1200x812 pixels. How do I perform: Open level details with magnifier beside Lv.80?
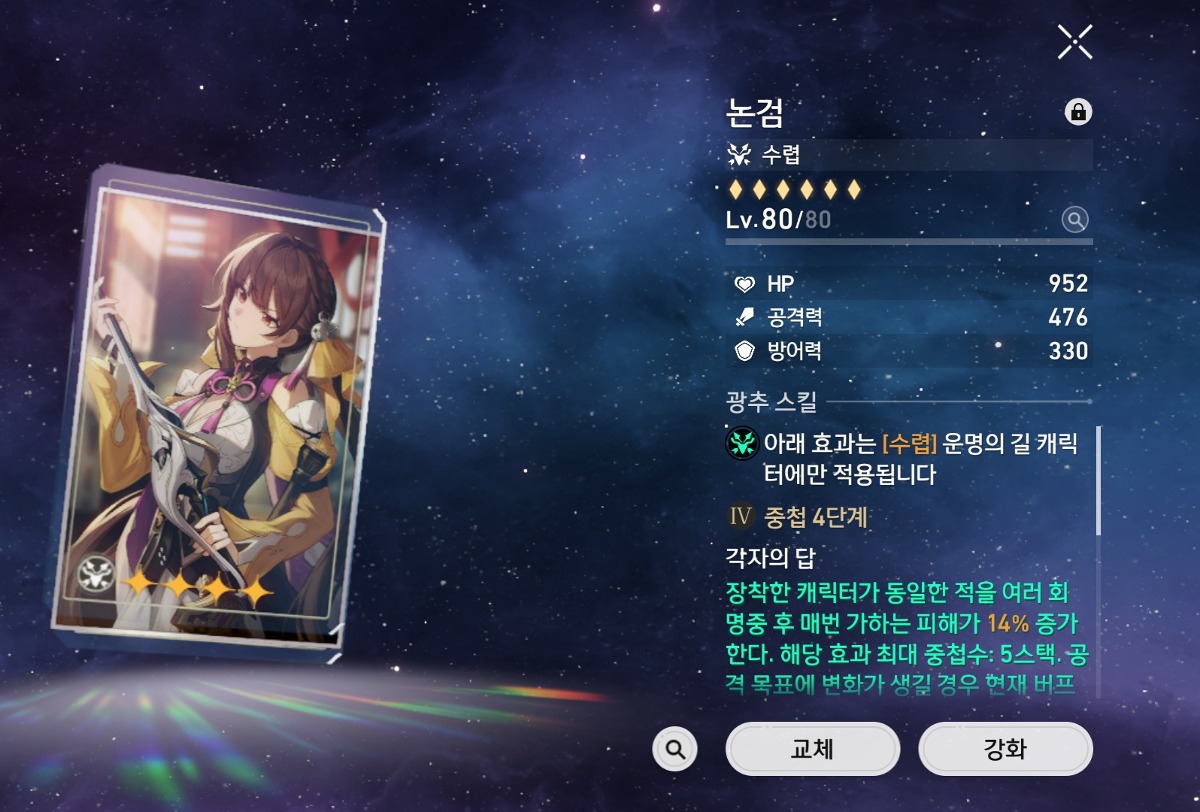[1075, 220]
